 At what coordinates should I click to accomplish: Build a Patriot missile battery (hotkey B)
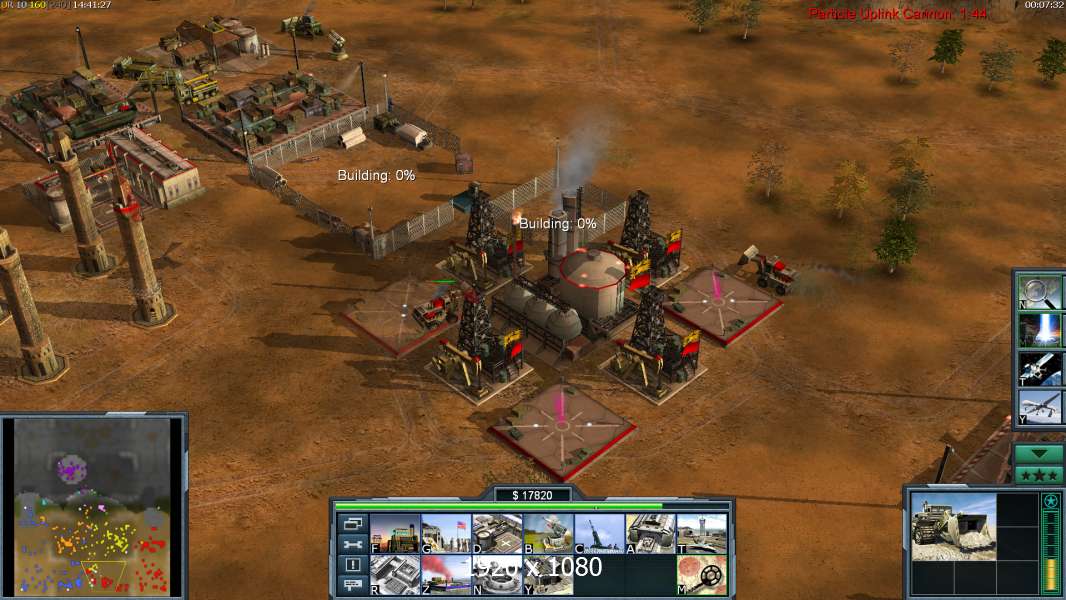click(x=547, y=534)
